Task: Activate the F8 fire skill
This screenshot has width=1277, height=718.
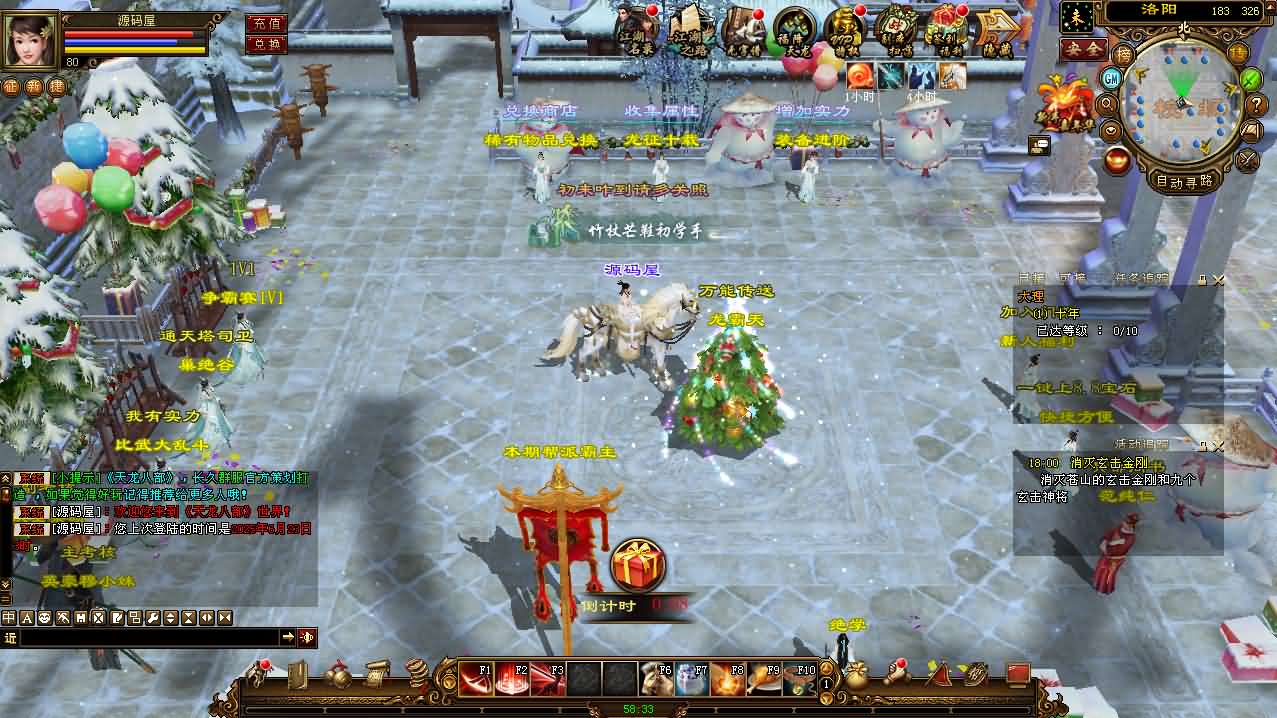Action: pyautogui.click(x=726, y=678)
